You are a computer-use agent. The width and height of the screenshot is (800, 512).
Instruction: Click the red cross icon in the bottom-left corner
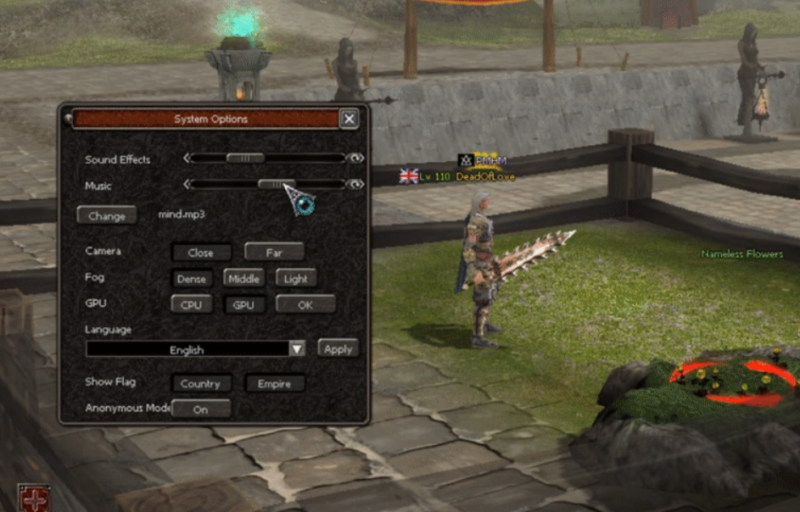pos(35,498)
